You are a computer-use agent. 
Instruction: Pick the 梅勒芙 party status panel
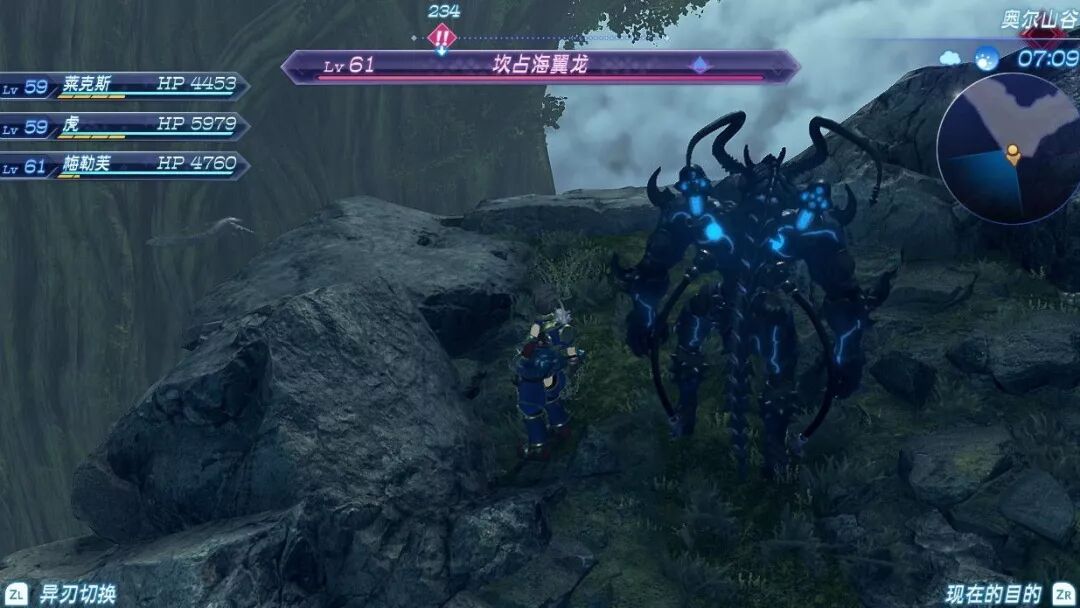pyautogui.click(x=125, y=166)
